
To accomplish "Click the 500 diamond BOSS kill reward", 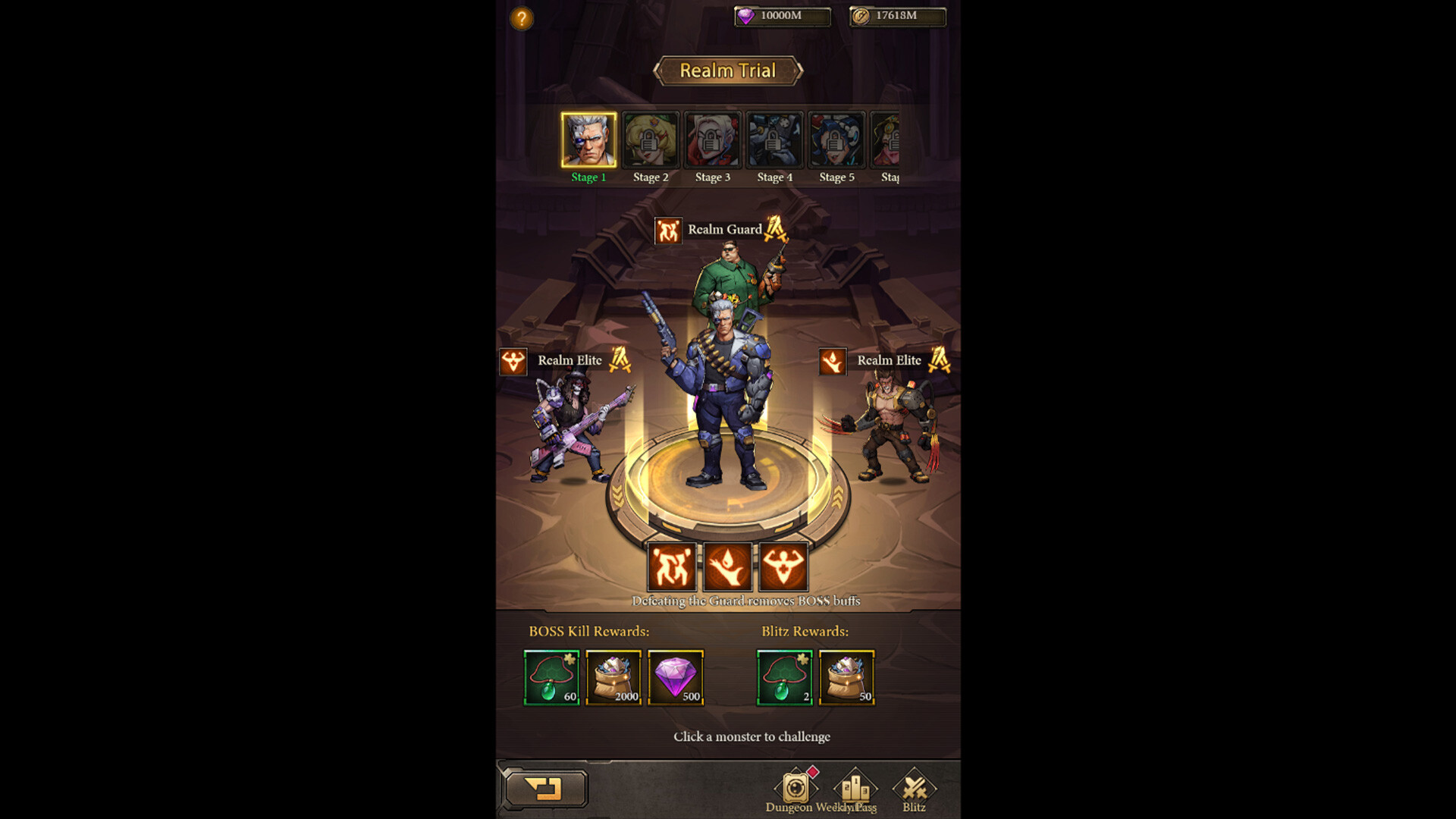I will (676, 679).
